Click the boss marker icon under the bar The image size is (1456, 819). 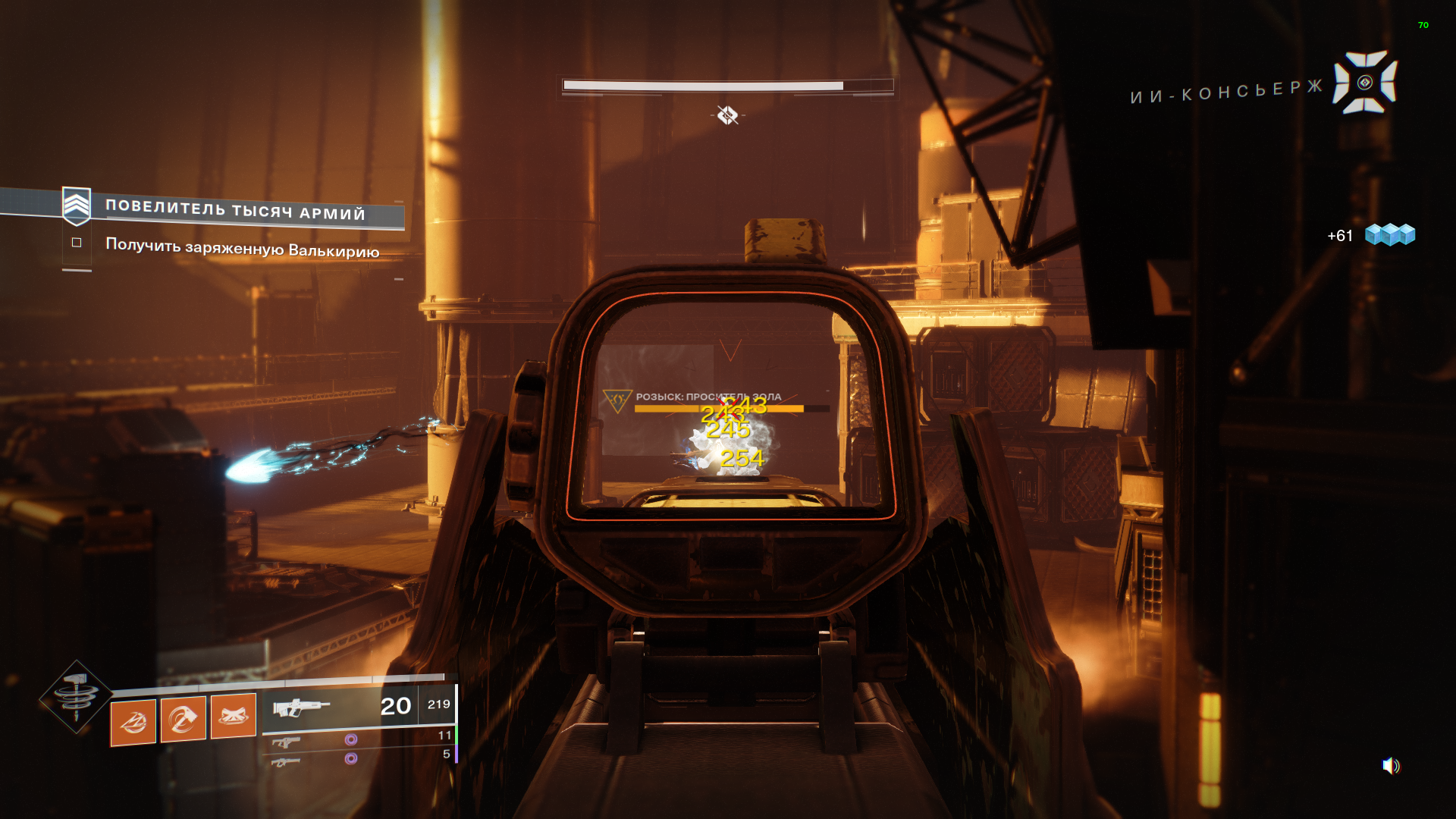727,115
